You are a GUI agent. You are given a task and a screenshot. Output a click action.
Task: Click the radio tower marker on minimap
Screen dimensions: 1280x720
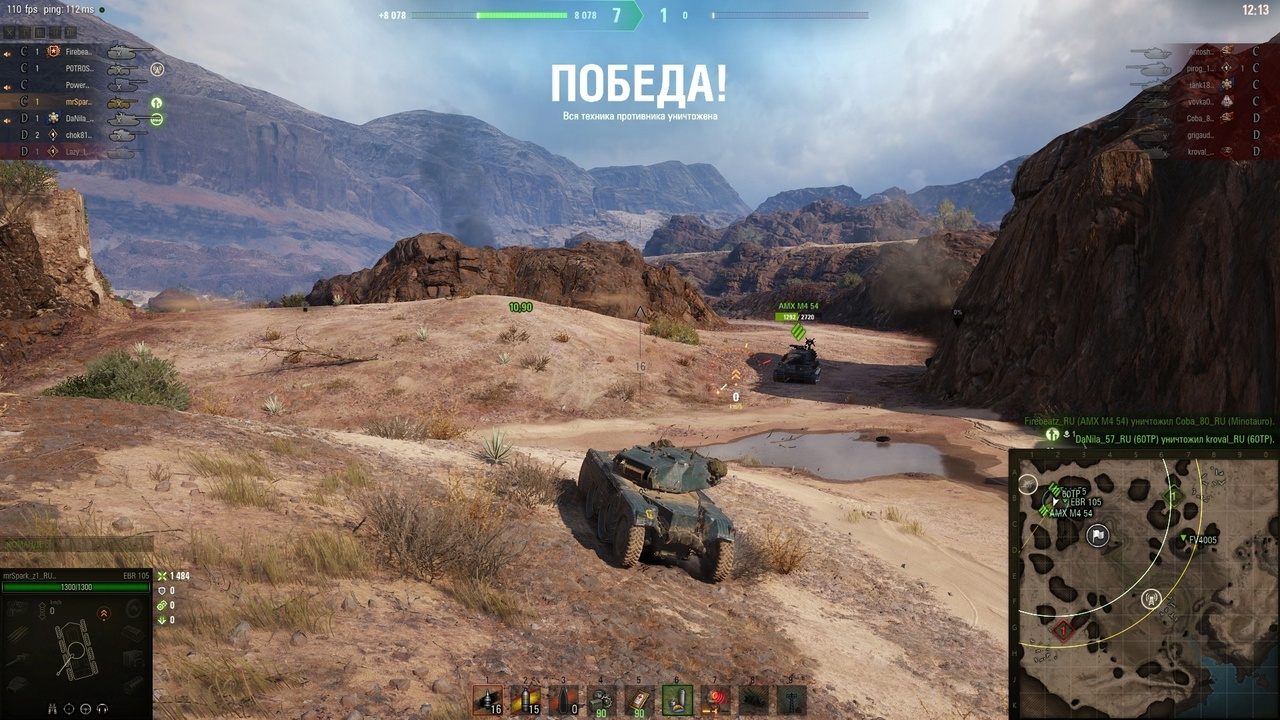click(1151, 599)
